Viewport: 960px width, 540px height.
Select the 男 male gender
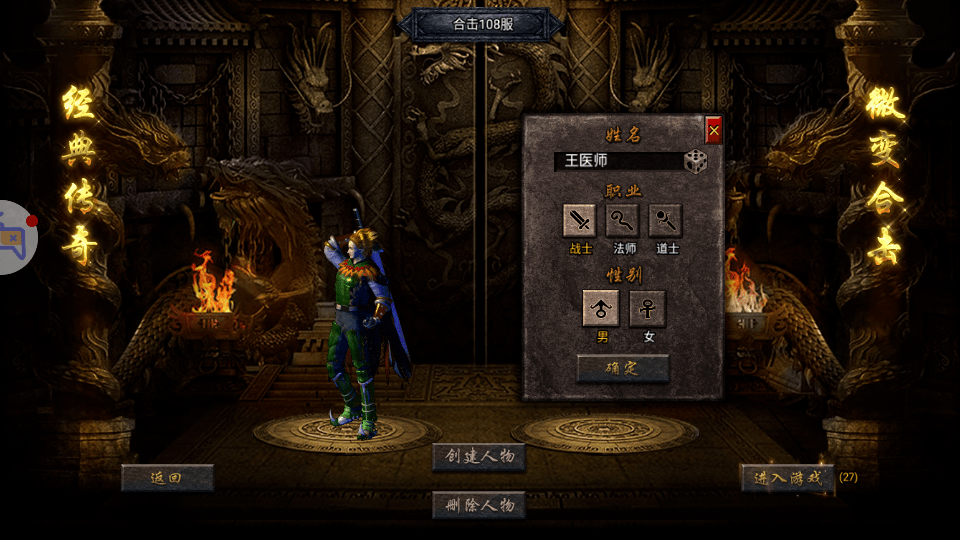pyautogui.click(x=602, y=309)
